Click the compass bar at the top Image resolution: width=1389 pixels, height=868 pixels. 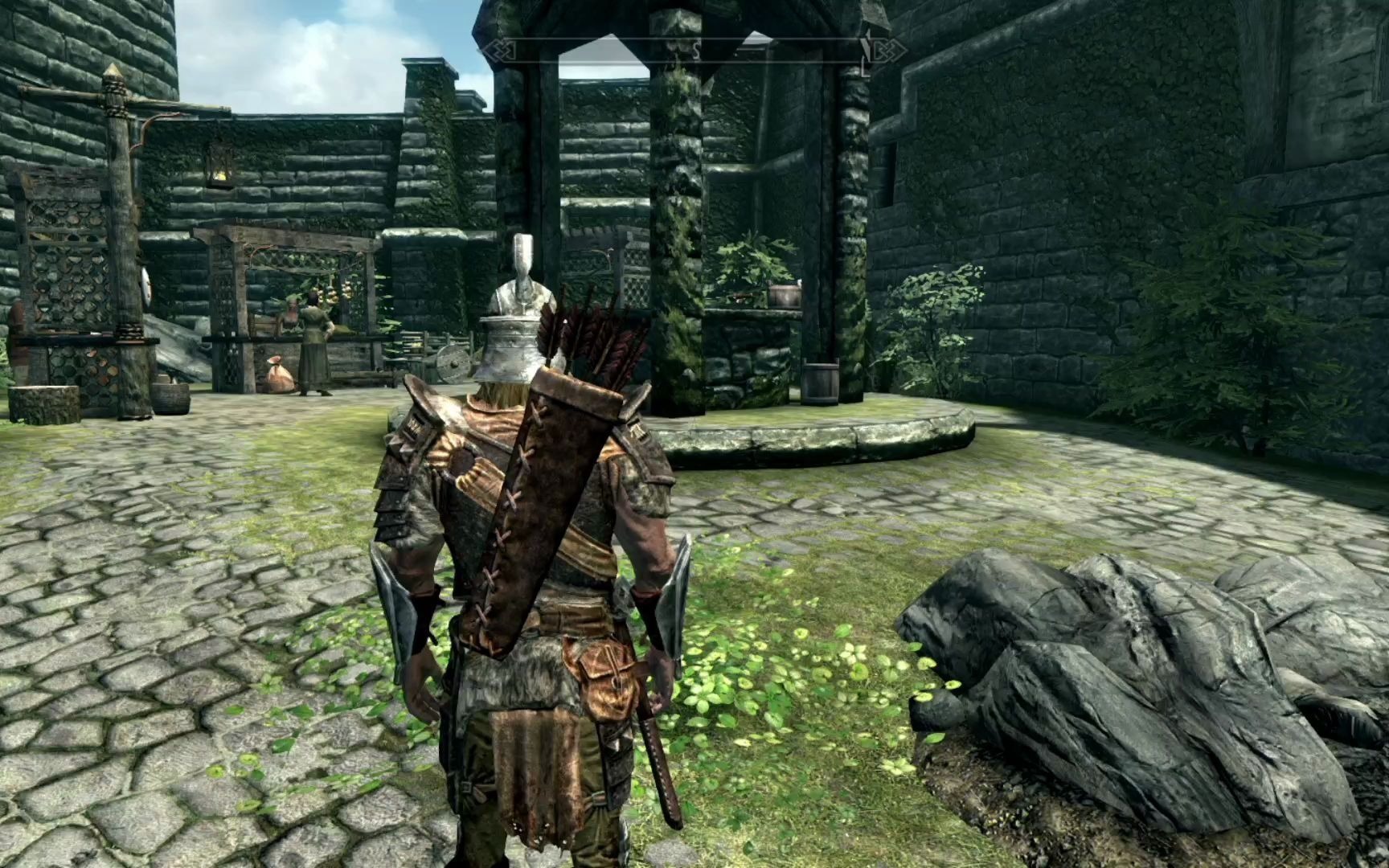pos(694,51)
